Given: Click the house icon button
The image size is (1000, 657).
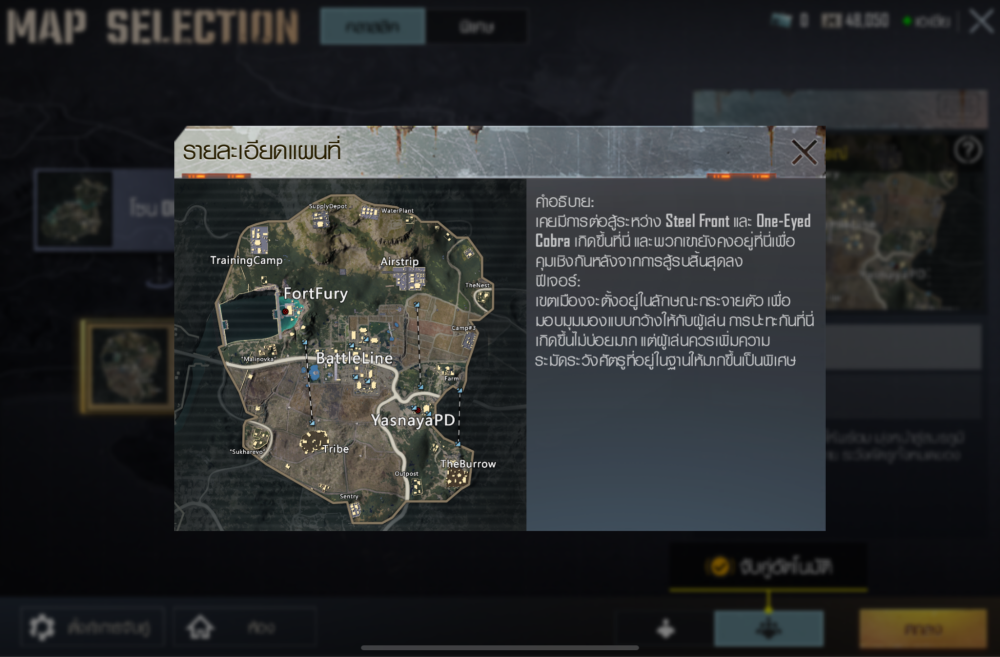Looking at the screenshot, I should [x=201, y=627].
